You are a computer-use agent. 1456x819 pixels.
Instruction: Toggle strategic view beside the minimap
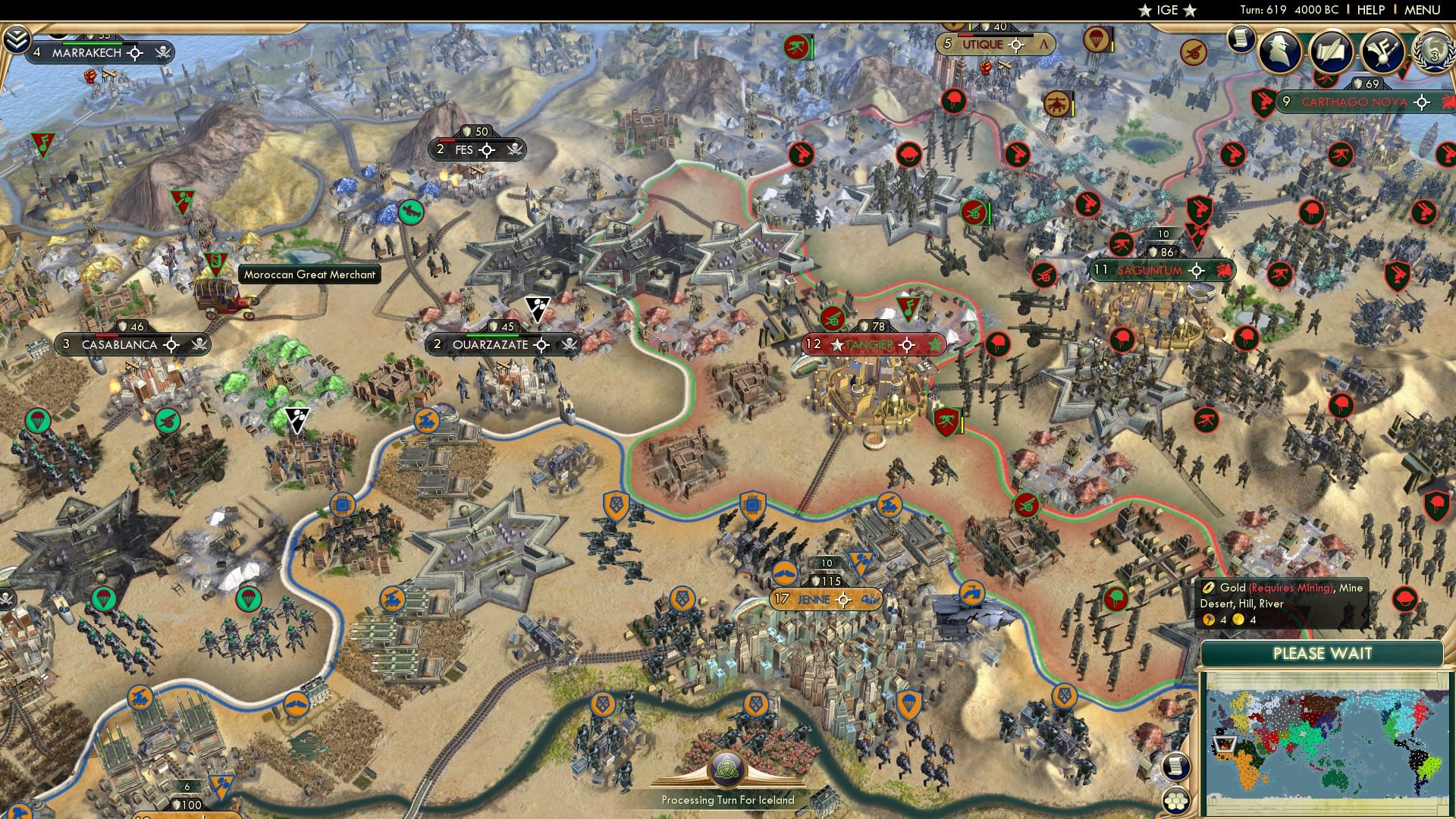pyautogui.click(x=1176, y=767)
